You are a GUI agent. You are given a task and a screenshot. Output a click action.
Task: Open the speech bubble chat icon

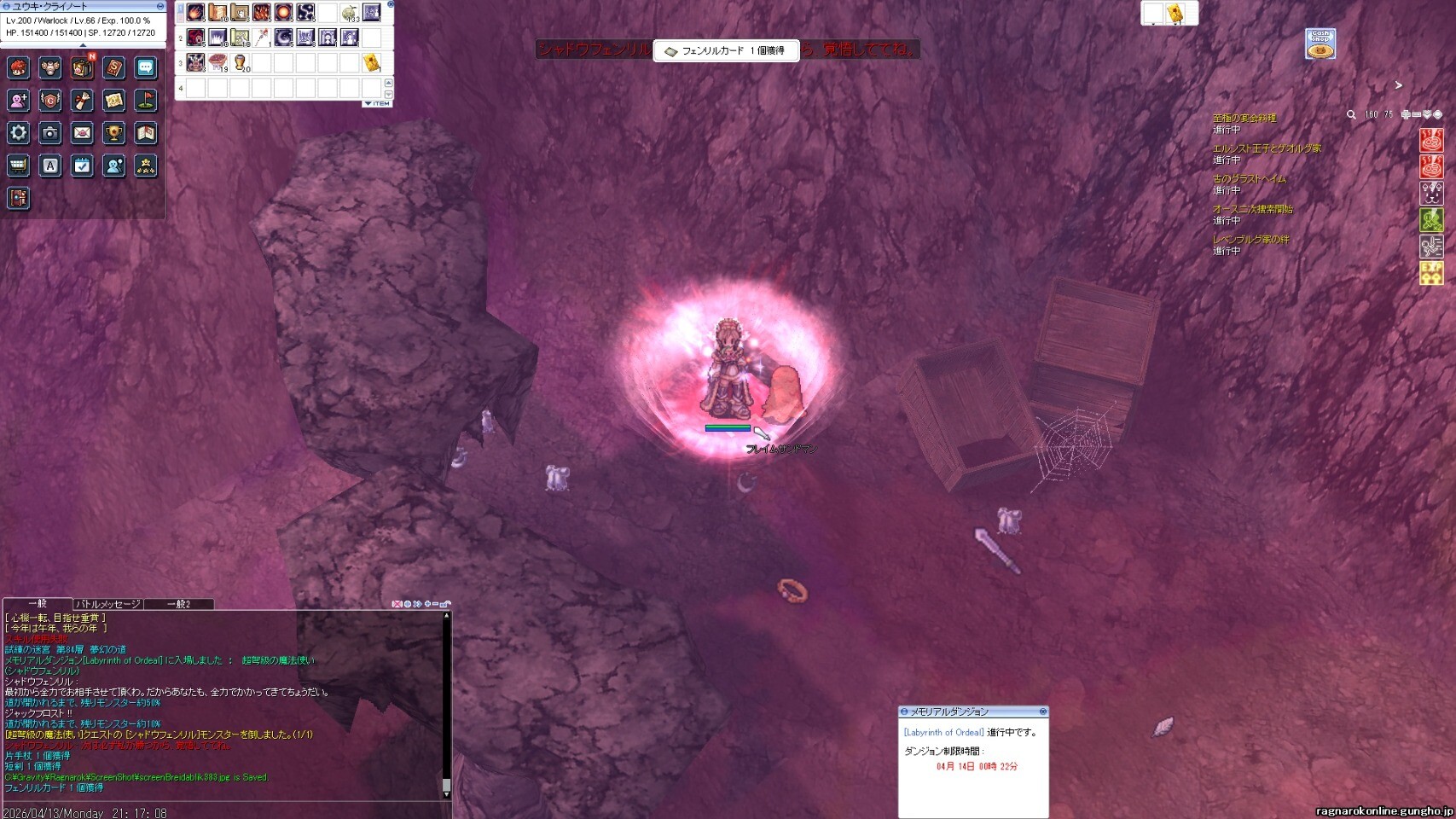pos(146,68)
